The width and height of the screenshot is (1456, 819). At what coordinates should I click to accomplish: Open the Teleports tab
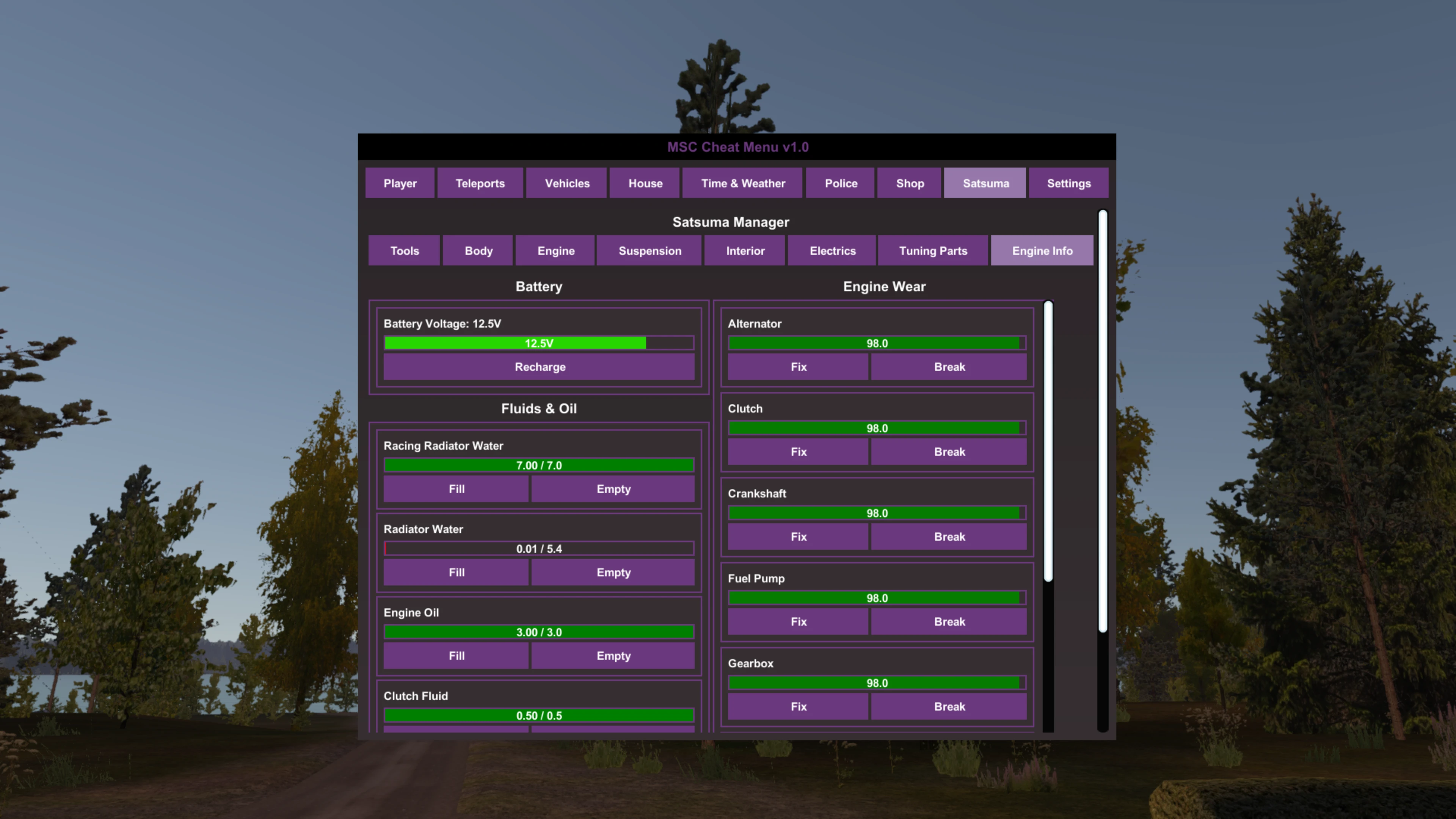pyautogui.click(x=480, y=182)
